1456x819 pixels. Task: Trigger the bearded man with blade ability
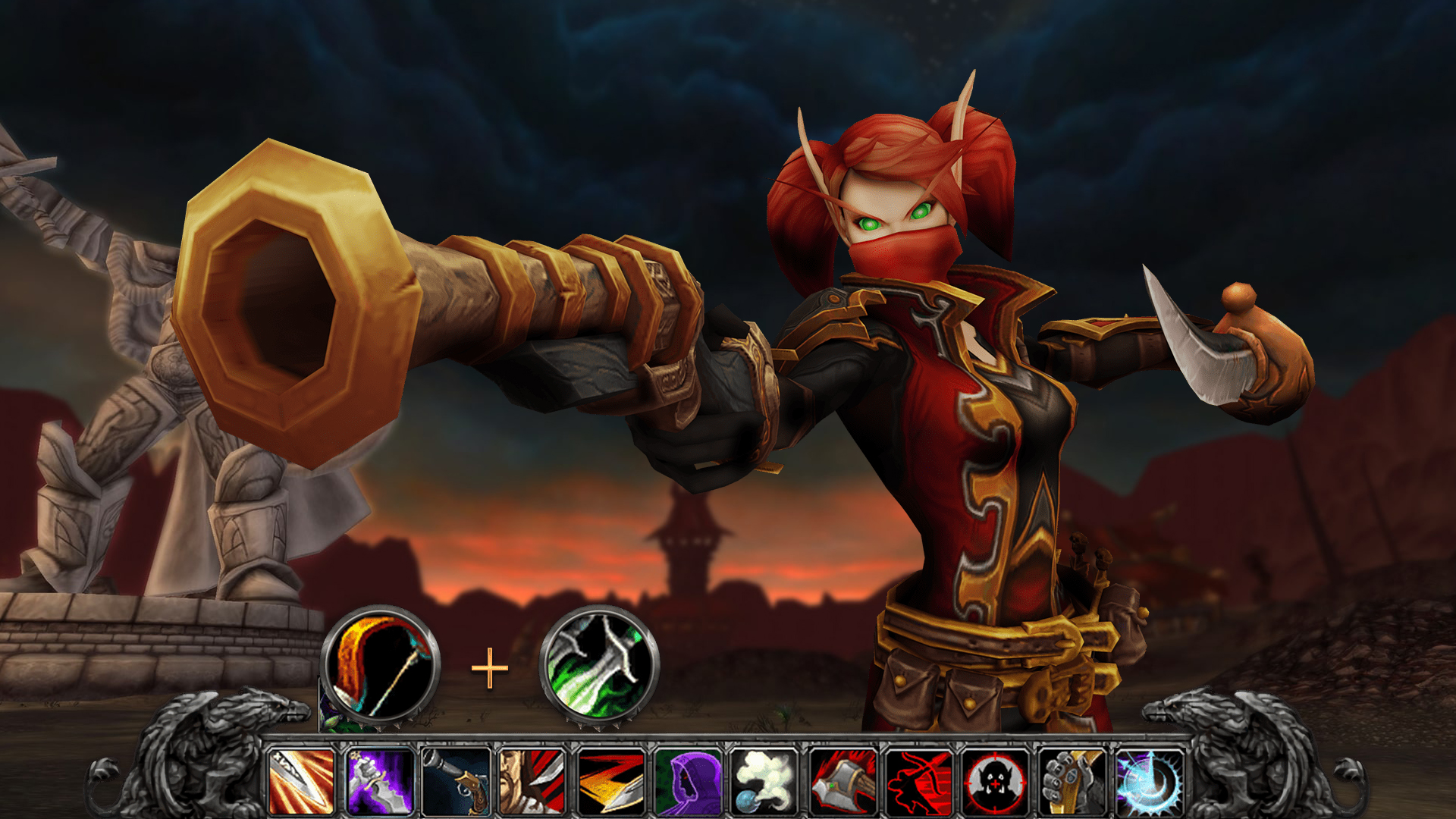(x=533, y=781)
